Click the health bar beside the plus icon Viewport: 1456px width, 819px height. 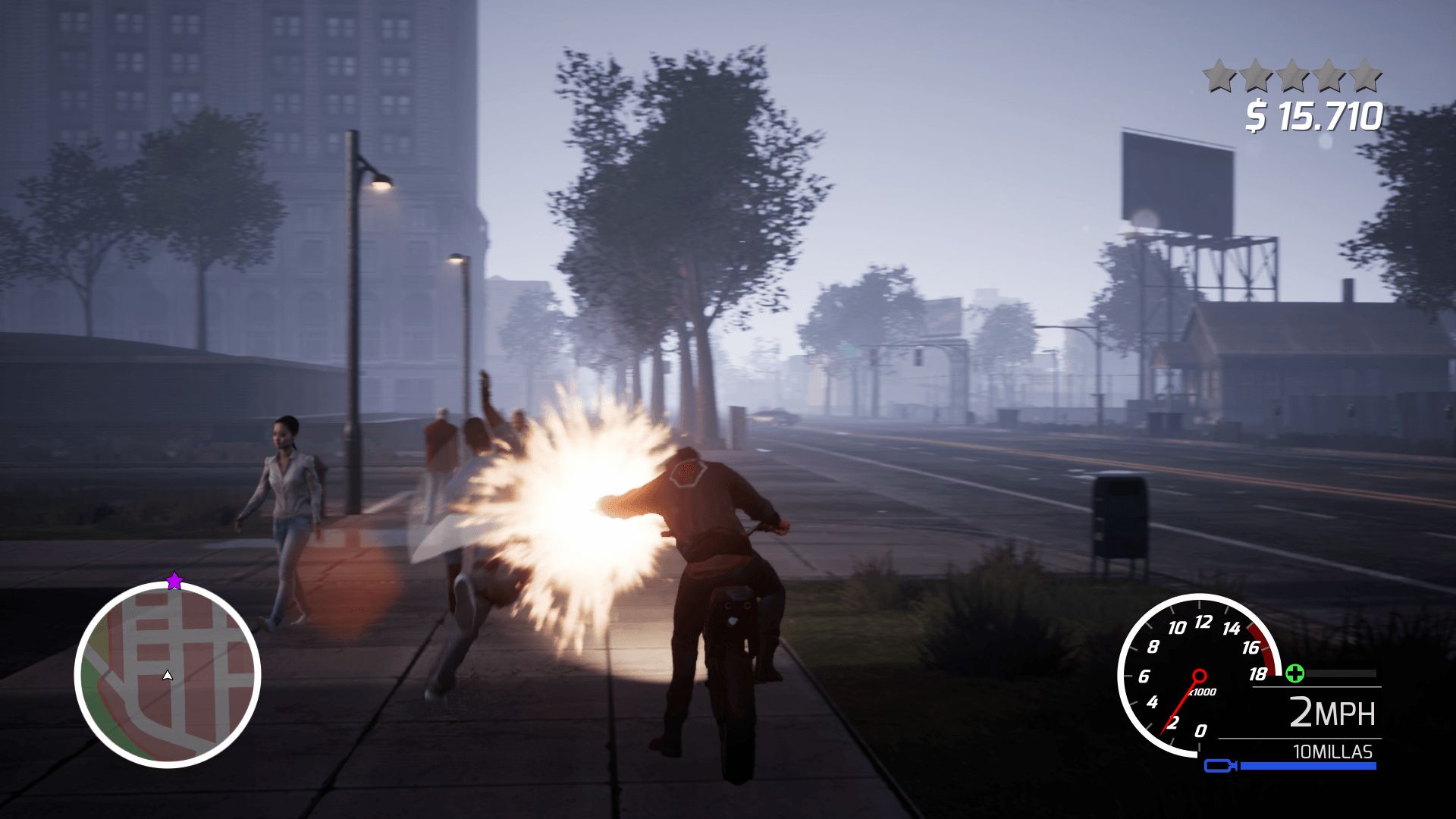(x=1339, y=673)
